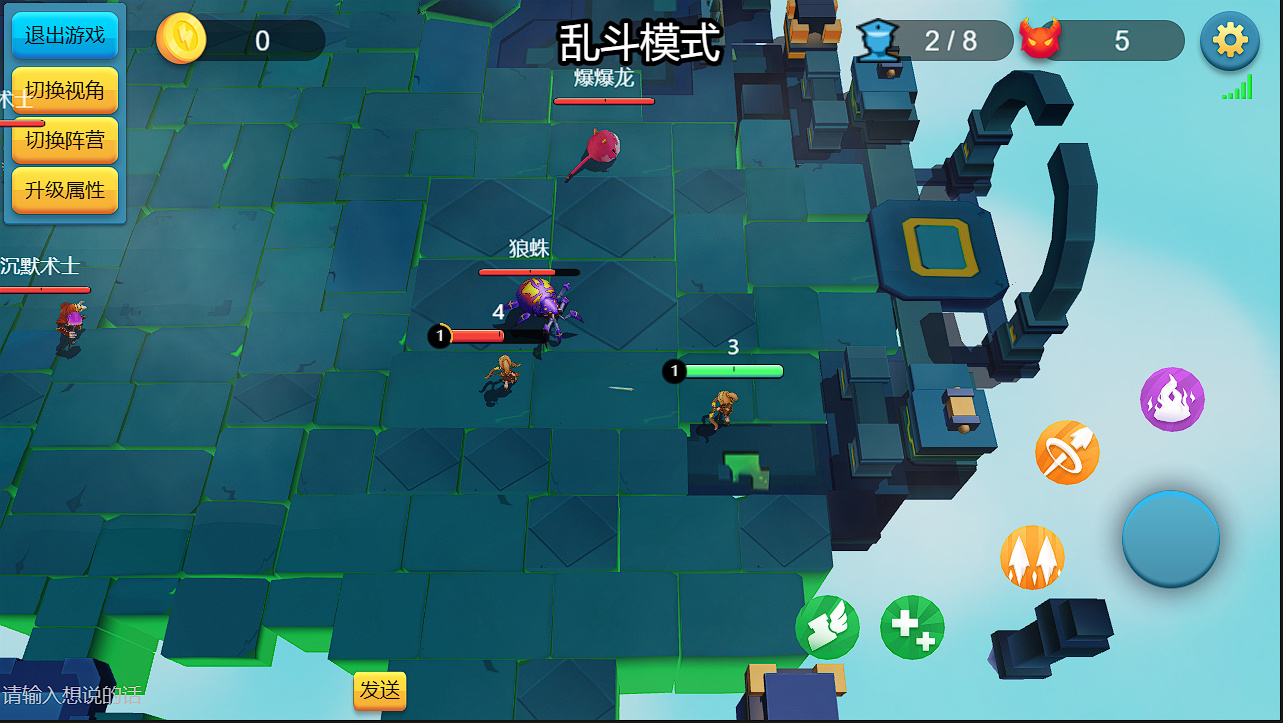Activate the purple flame skill

tap(1172, 400)
